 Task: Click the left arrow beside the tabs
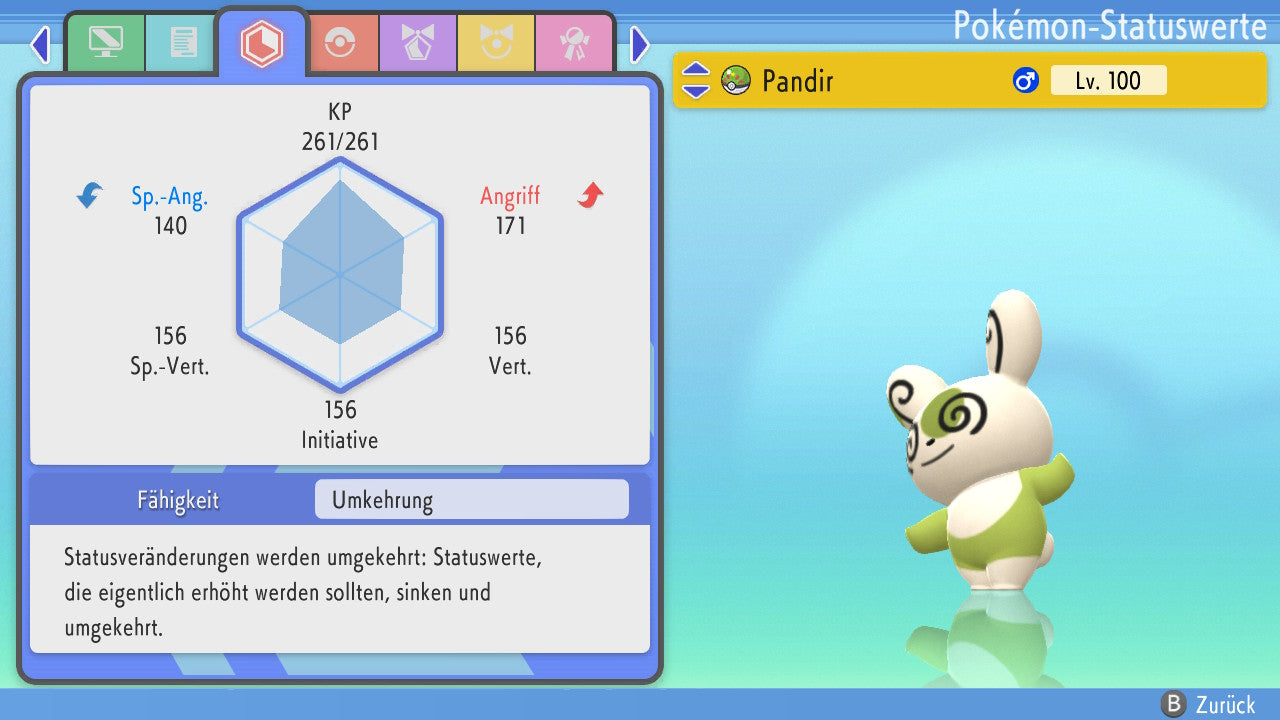(40, 44)
